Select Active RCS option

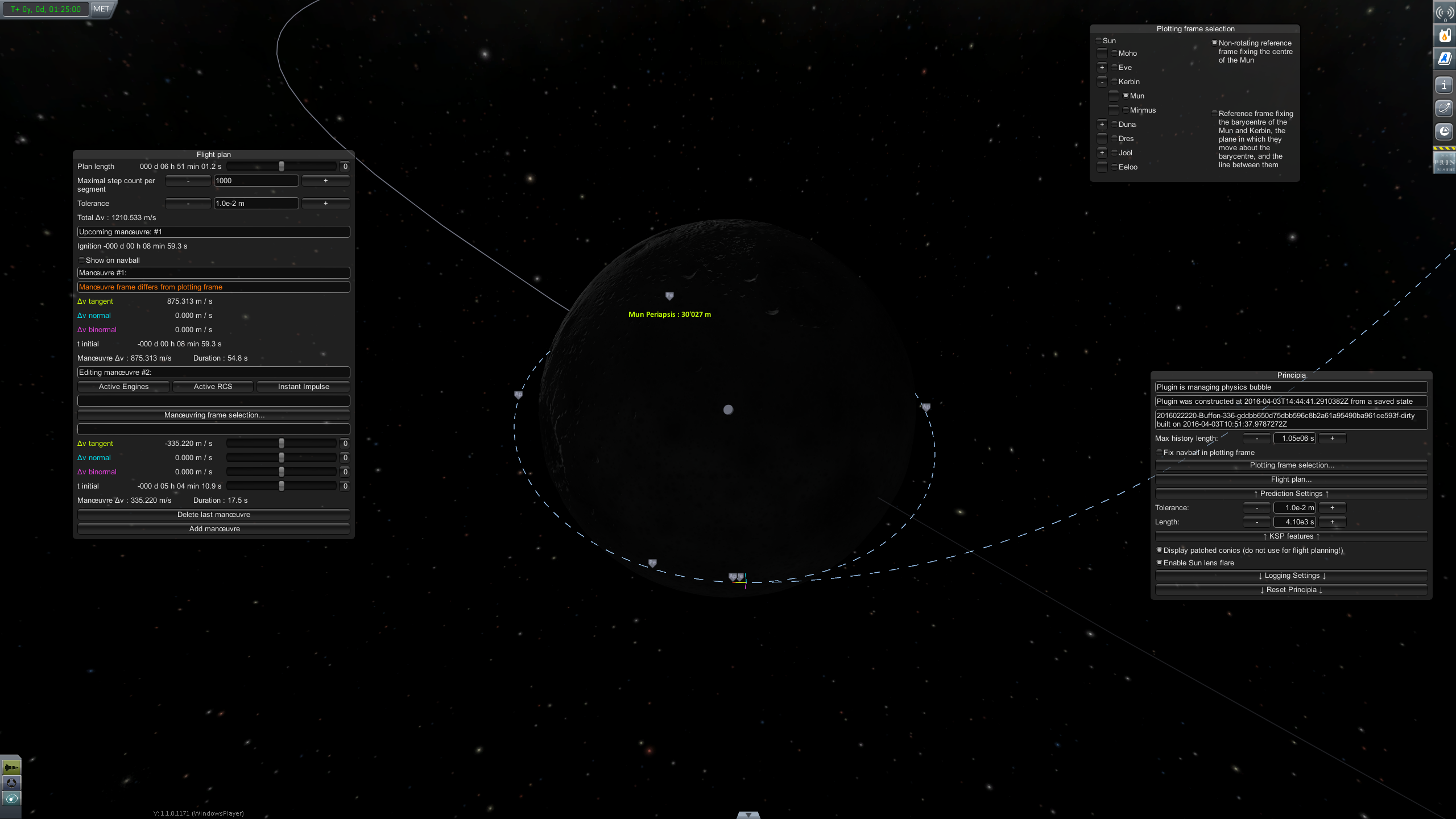(213, 387)
